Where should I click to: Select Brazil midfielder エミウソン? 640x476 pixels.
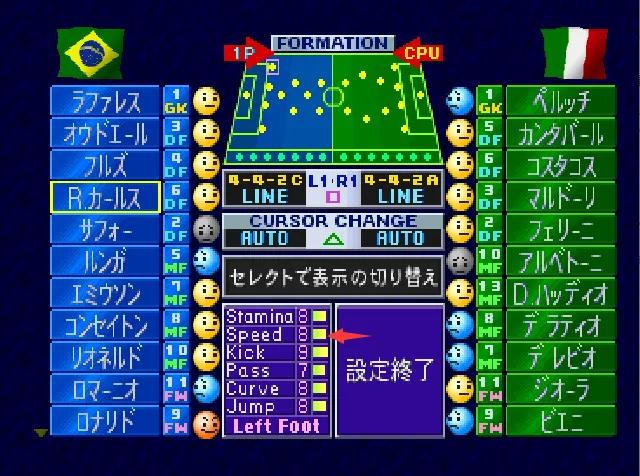105,293
